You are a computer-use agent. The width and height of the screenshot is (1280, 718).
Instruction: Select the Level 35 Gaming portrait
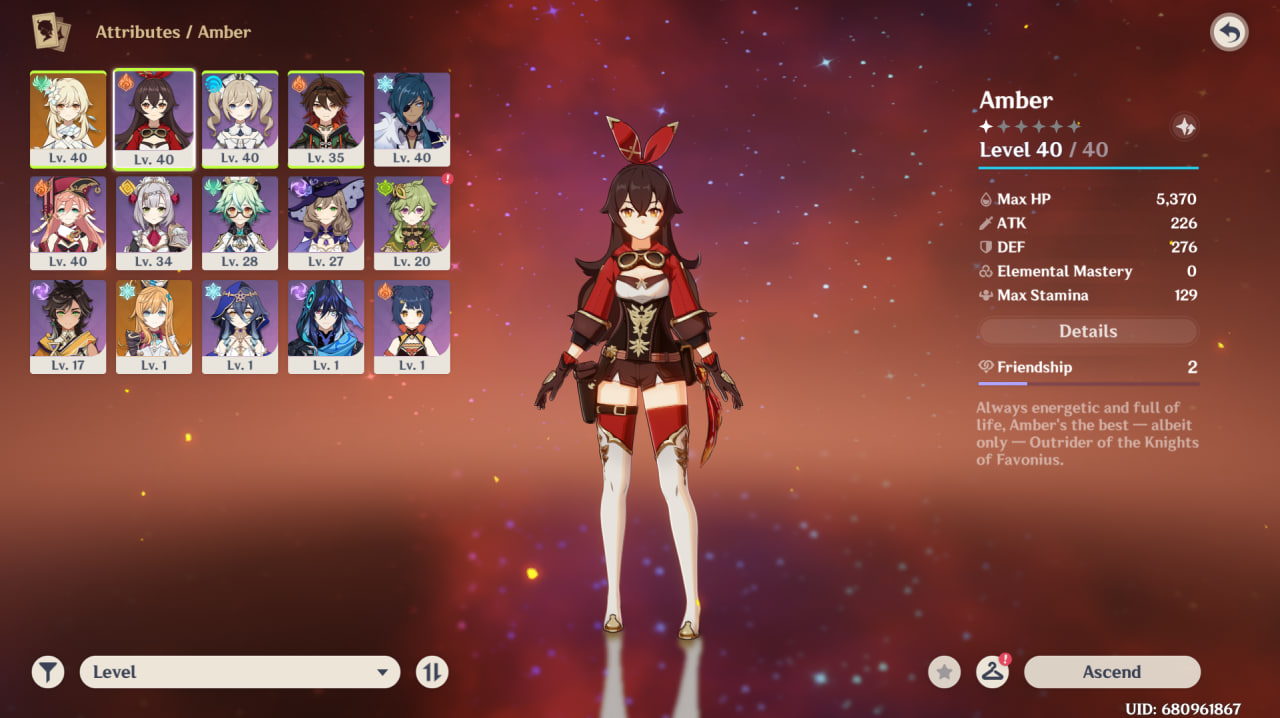tap(326, 118)
